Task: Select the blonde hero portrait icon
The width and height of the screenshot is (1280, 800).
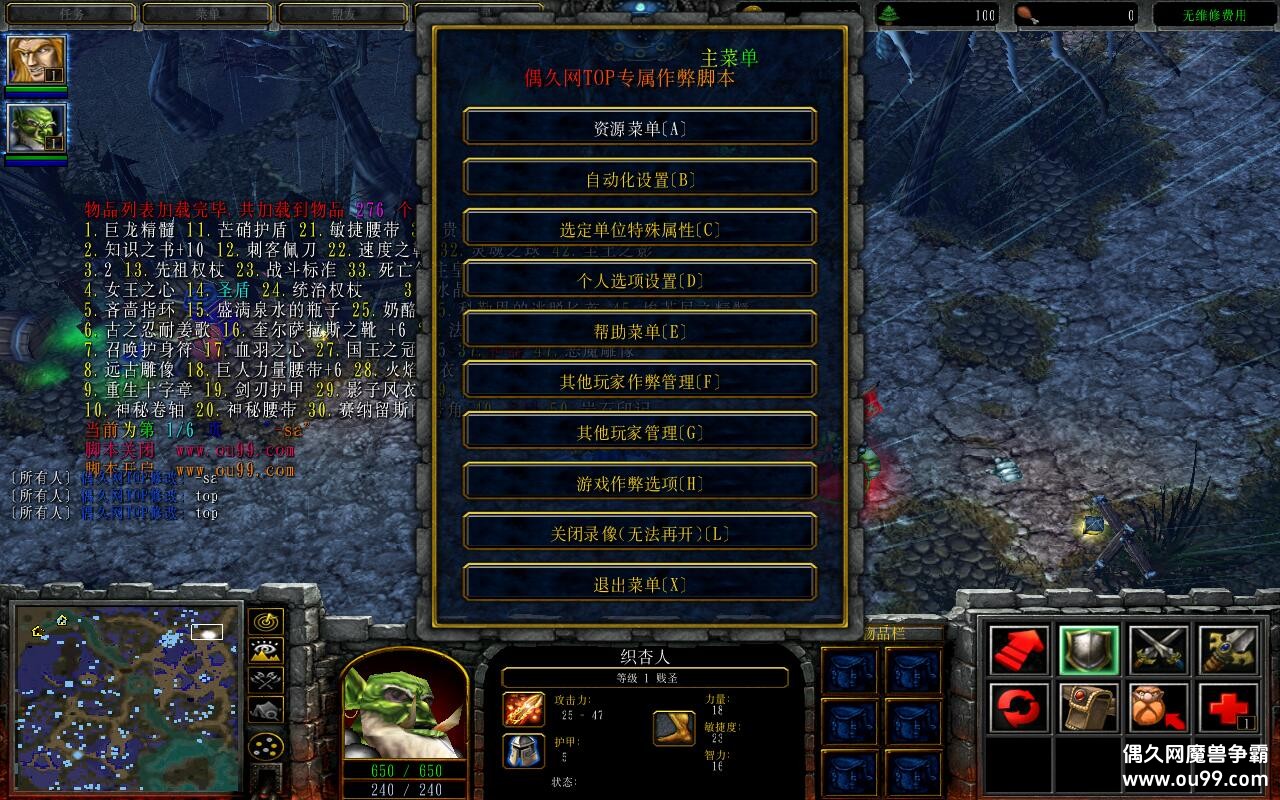Action: [37, 60]
